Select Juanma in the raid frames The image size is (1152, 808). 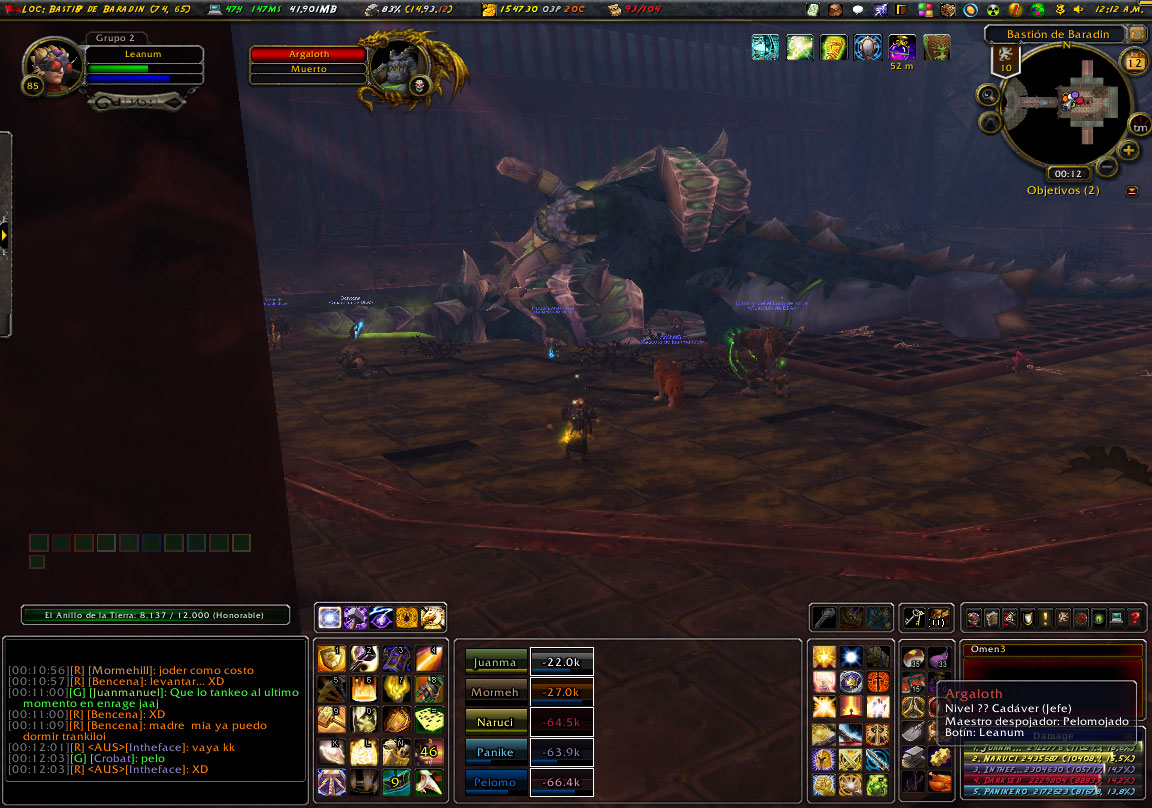pyautogui.click(x=496, y=661)
